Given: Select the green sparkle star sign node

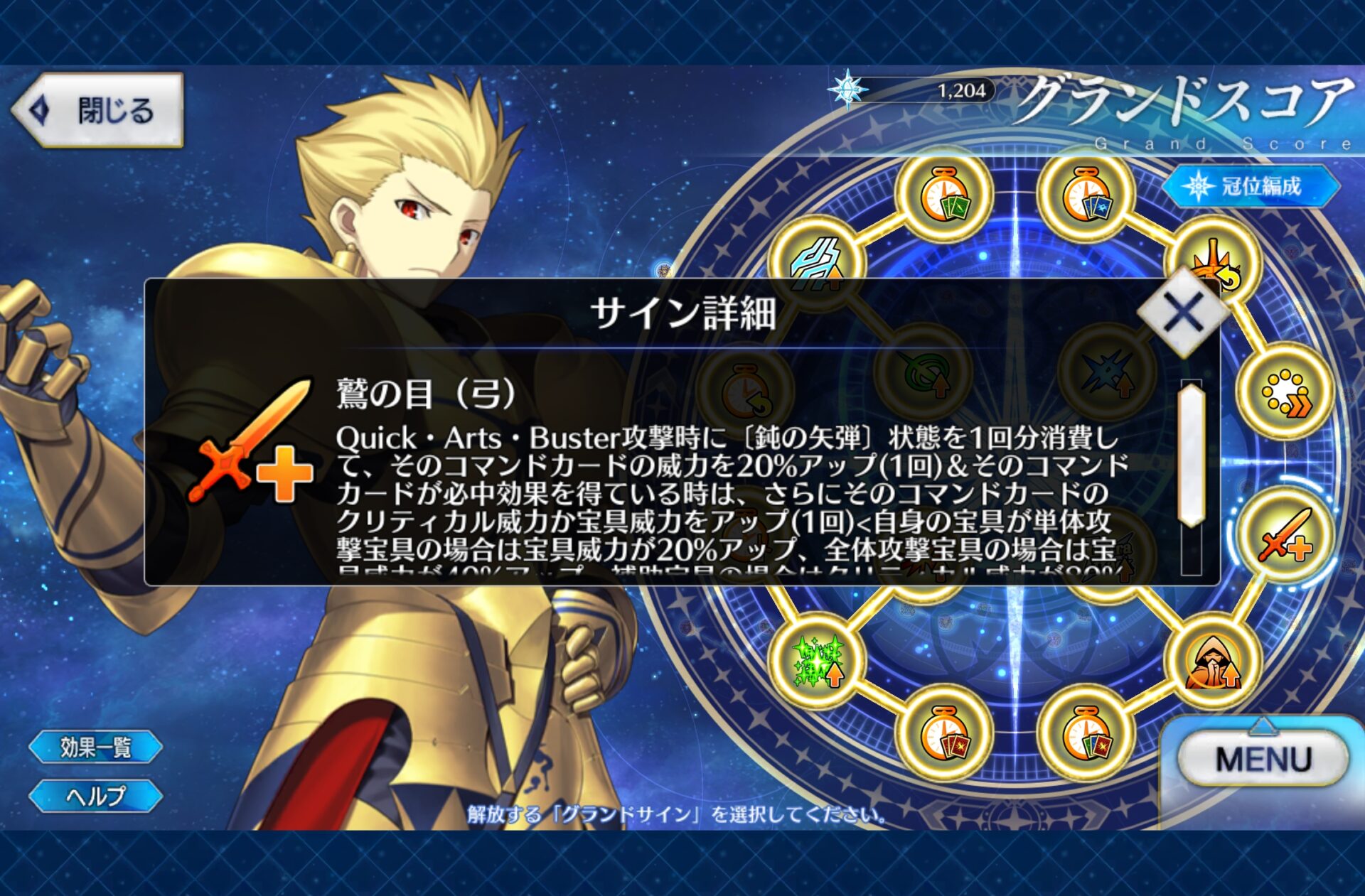Looking at the screenshot, I should pos(818,661).
